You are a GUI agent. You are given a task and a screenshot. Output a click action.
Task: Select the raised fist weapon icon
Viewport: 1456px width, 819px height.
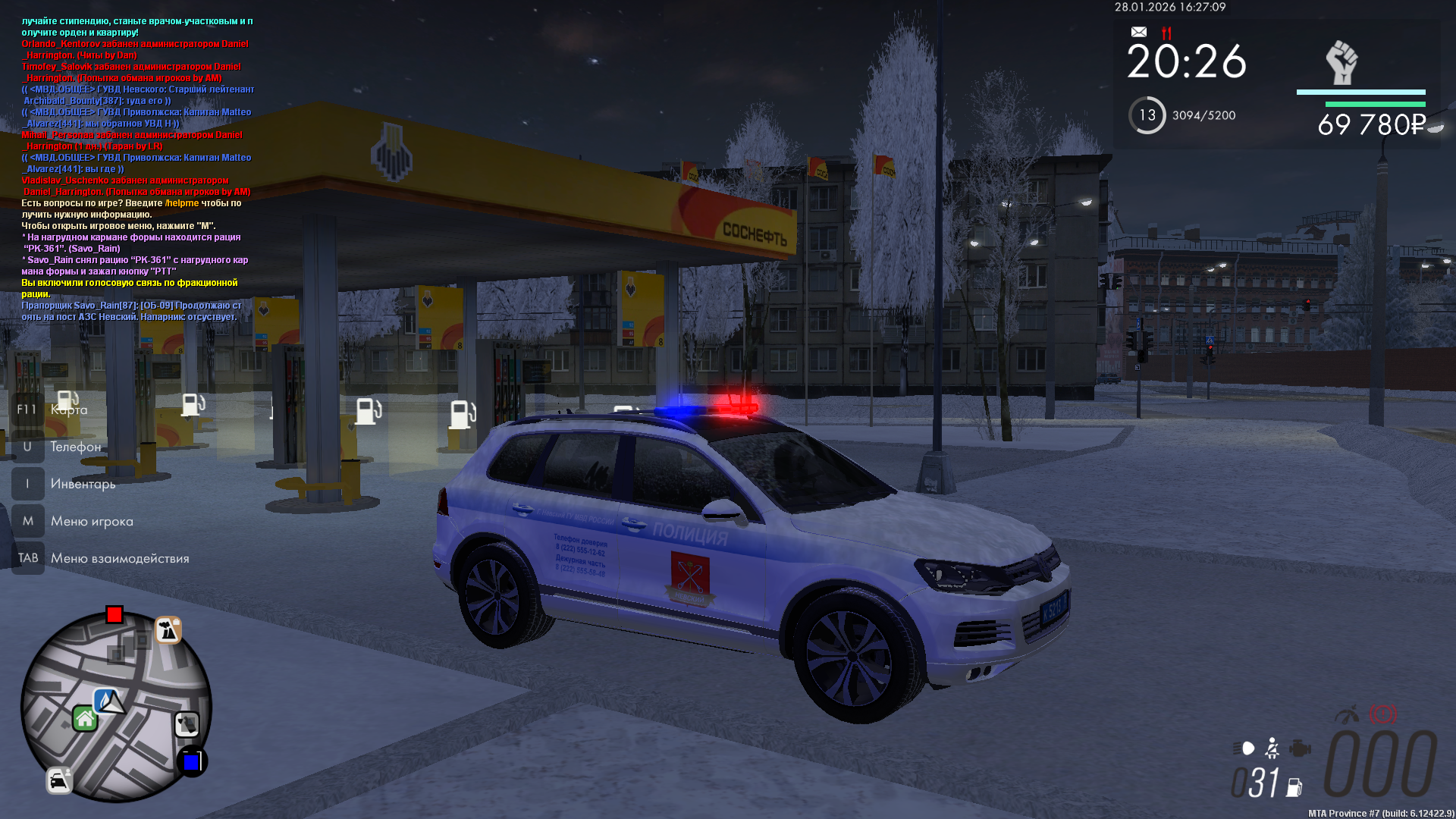1341,63
